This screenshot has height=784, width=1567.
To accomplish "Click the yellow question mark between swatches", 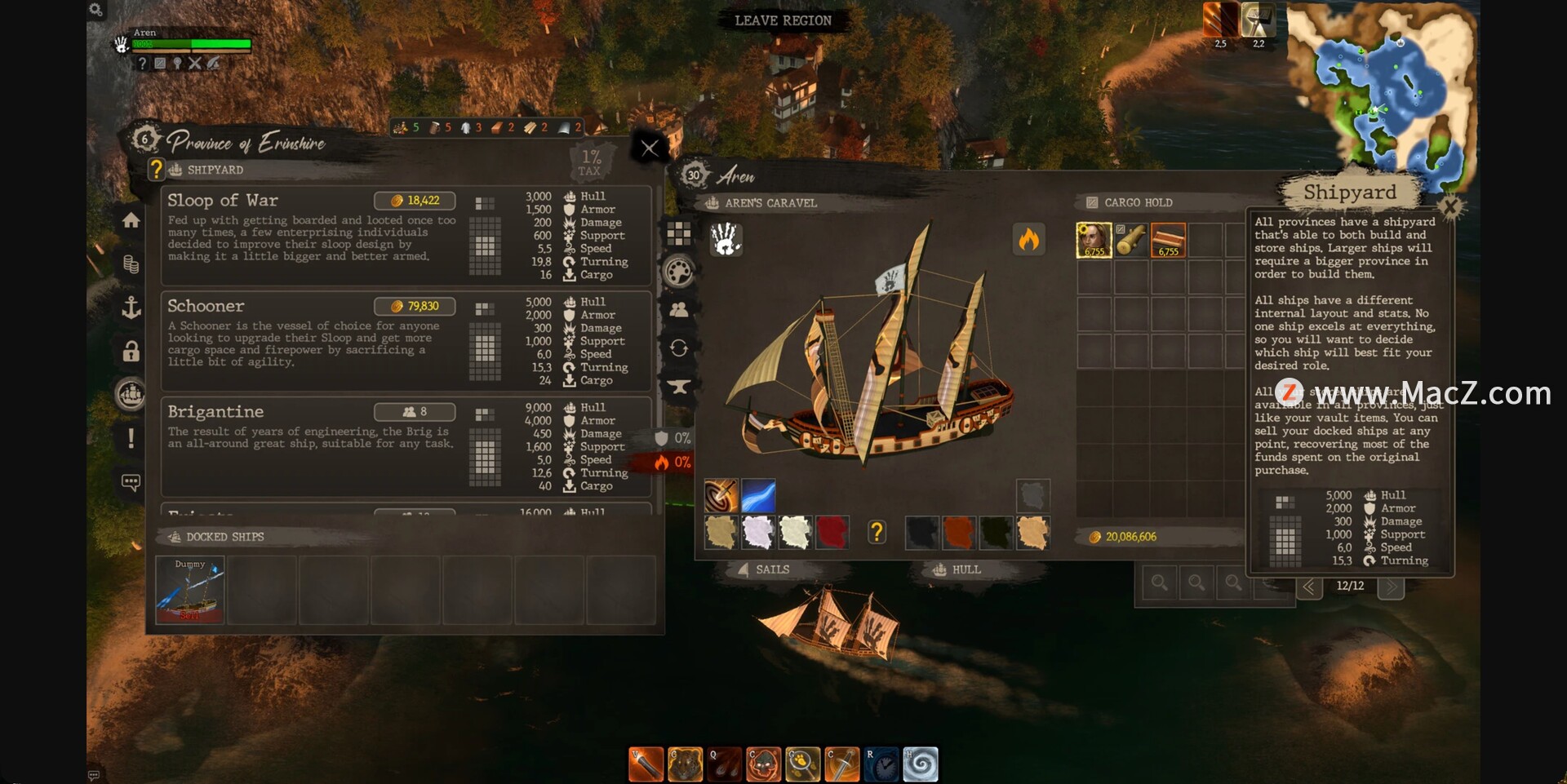I will point(877,533).
